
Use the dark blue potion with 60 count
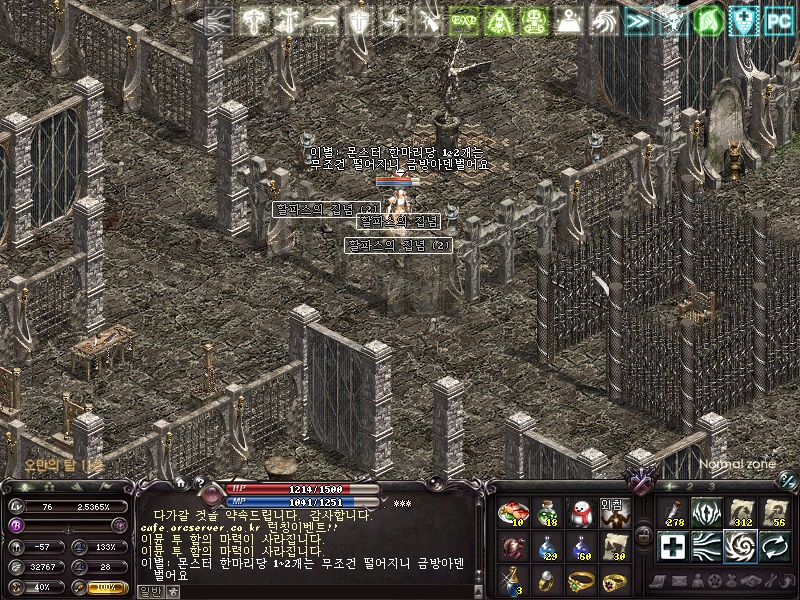pyautogui.click(x=581, y=547)
